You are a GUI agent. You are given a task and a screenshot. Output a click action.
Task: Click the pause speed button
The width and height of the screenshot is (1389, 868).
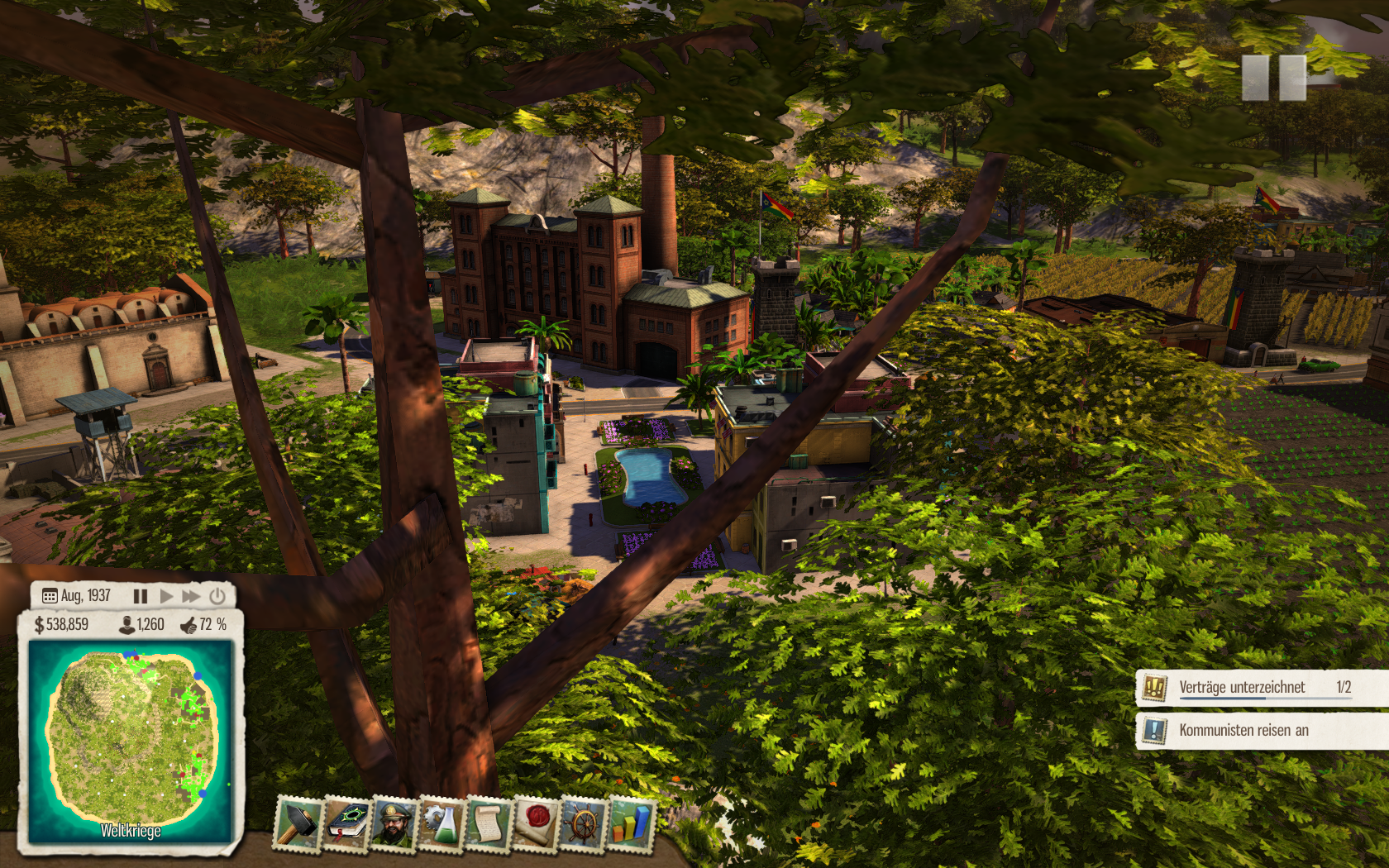pos(141,596)
